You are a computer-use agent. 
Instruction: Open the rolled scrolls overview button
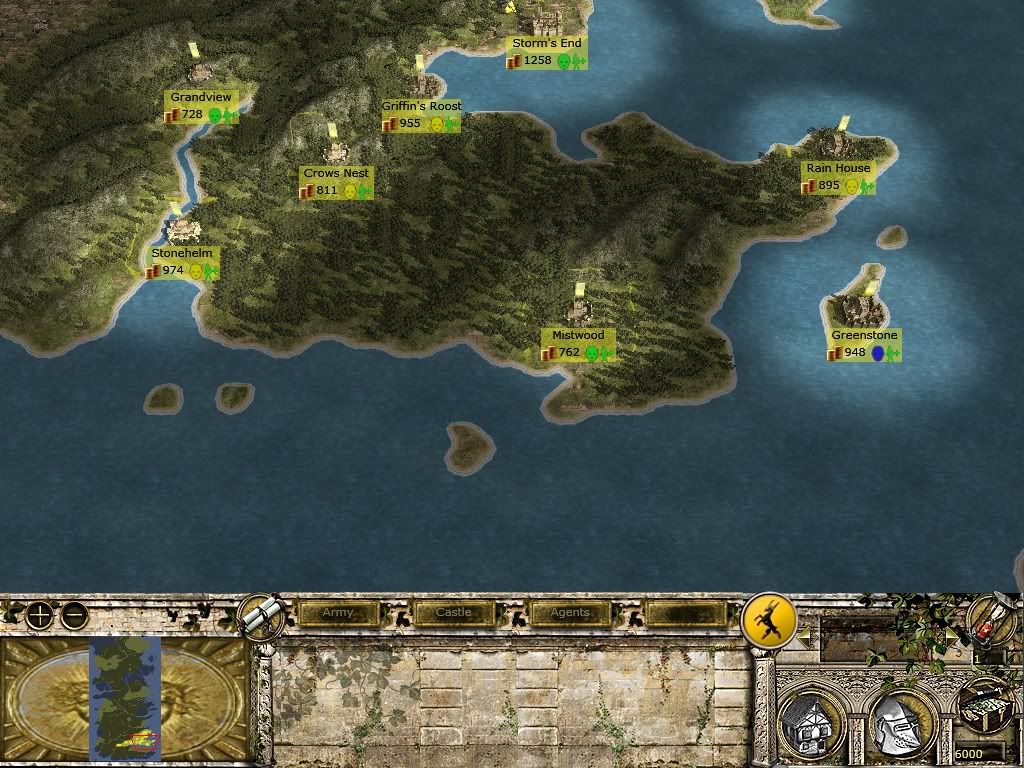263,614
